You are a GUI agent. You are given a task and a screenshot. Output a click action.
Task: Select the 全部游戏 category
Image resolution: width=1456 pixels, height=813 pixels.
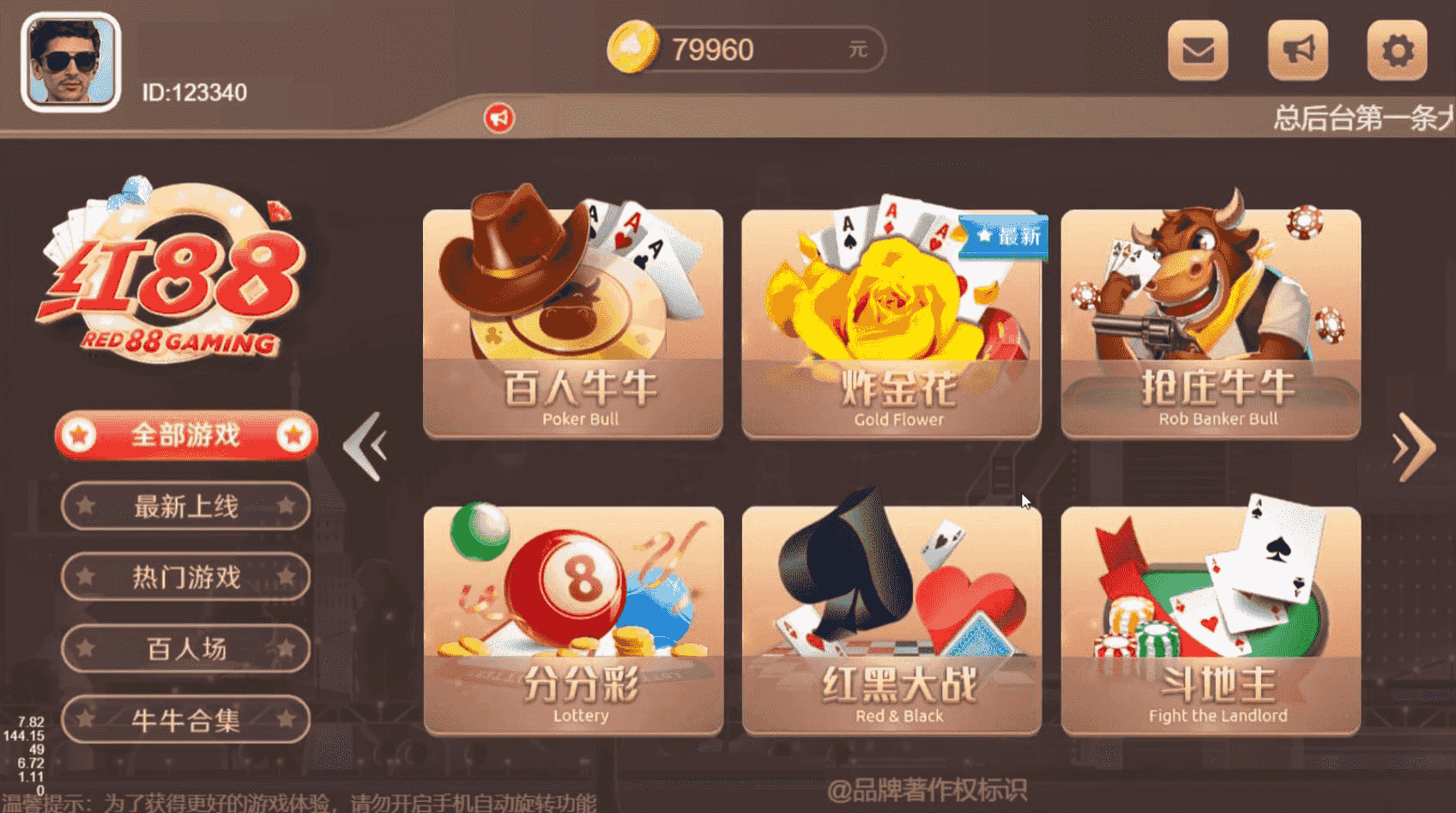click(184, 436)
